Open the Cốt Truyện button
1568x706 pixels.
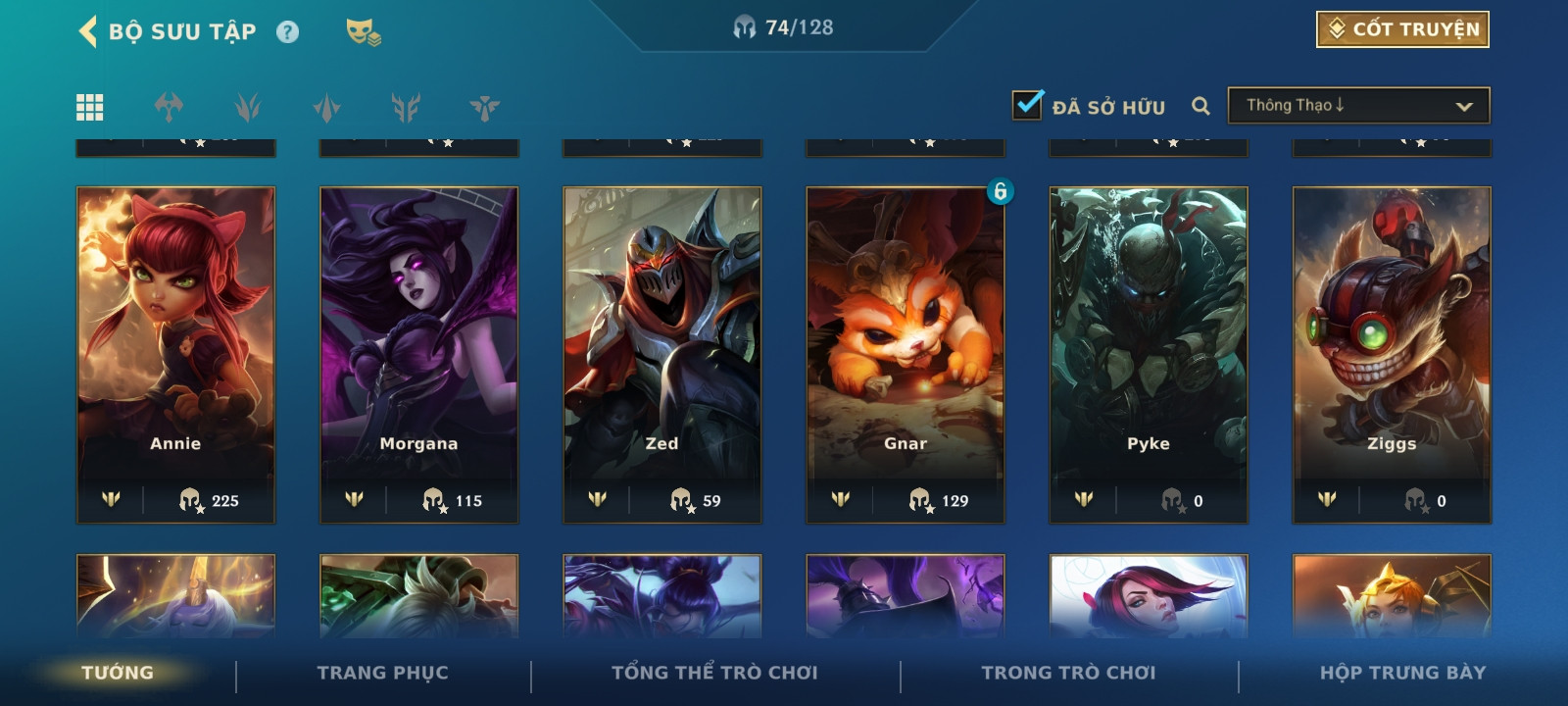[1402, 29]
